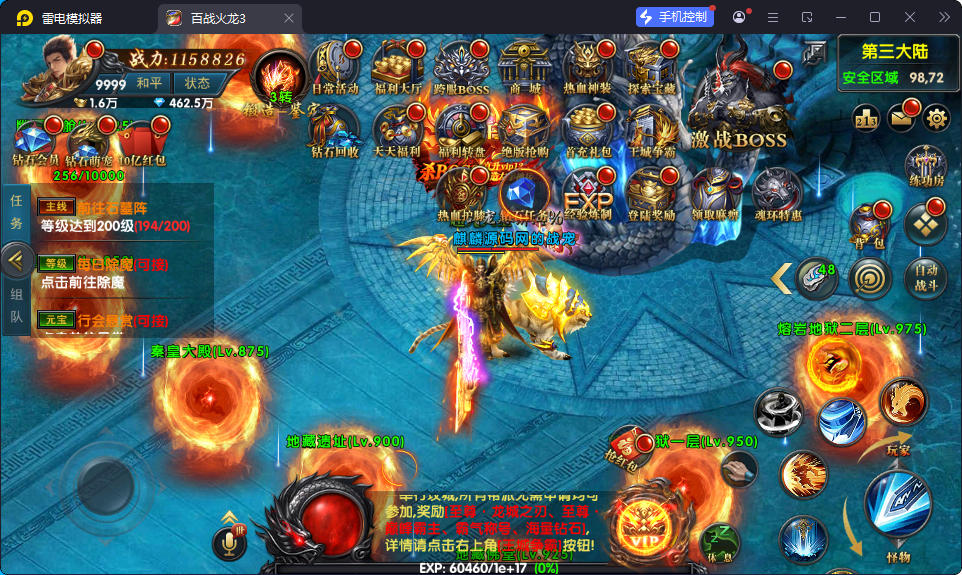The width and height of the screenshot is (962, 575).
Task: Open the gear settings icon
Action: coord(936,119)
